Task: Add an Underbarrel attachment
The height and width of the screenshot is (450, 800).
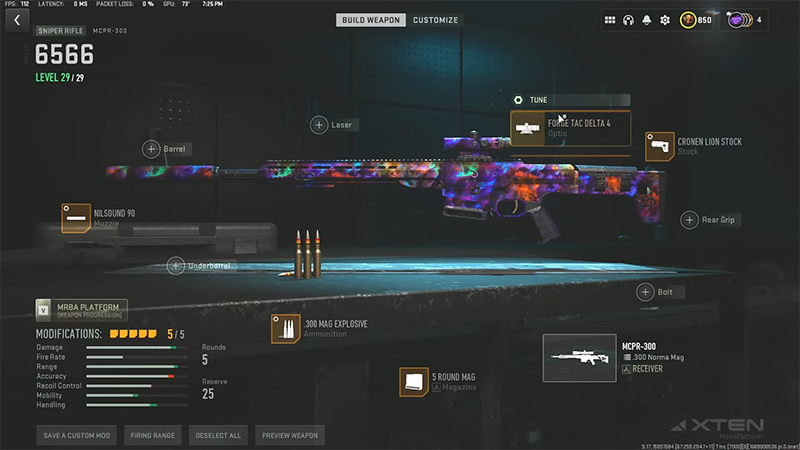Action: click(176, 265)
